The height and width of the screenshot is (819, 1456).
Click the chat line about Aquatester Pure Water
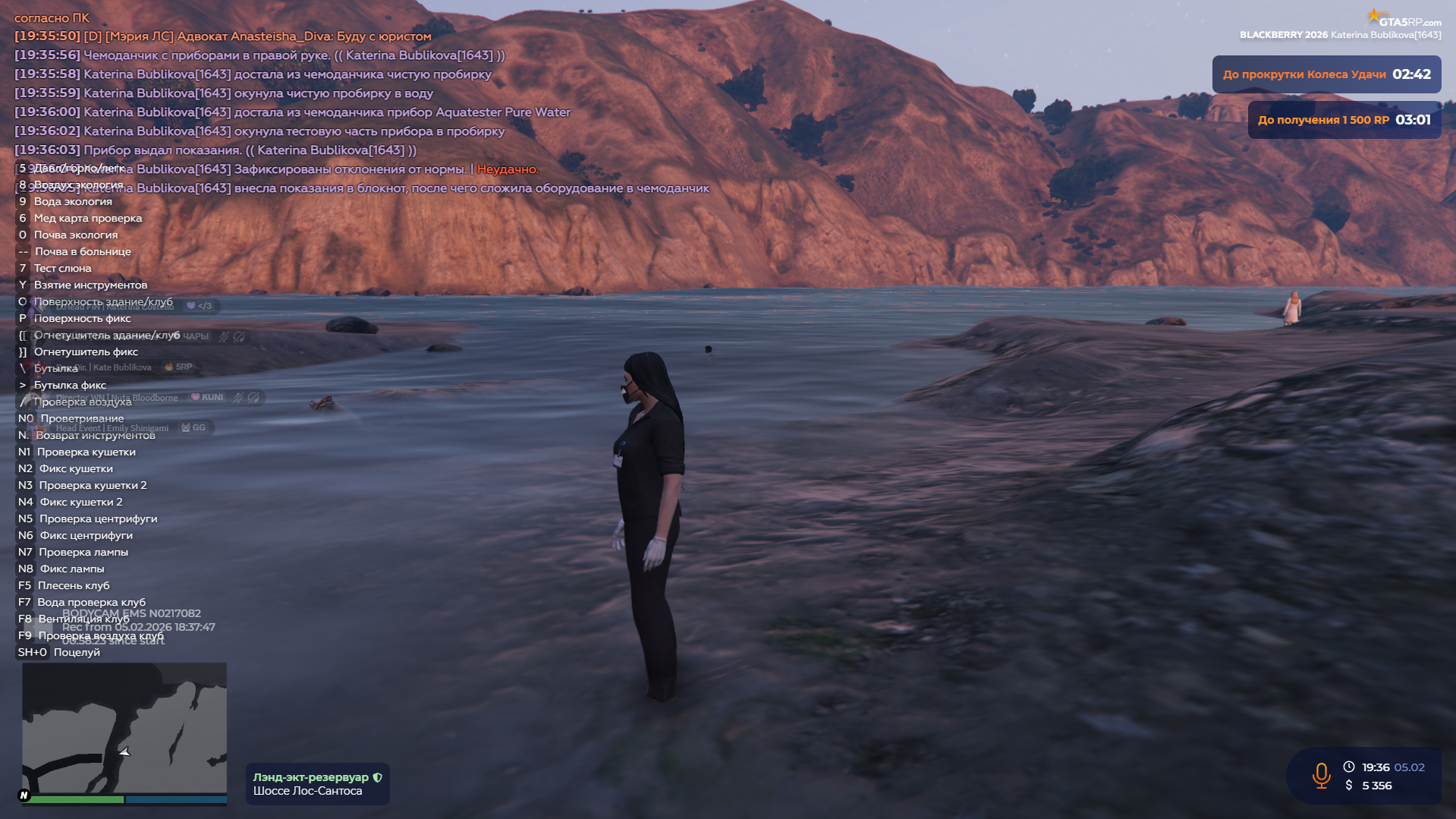tap(326, 112)
